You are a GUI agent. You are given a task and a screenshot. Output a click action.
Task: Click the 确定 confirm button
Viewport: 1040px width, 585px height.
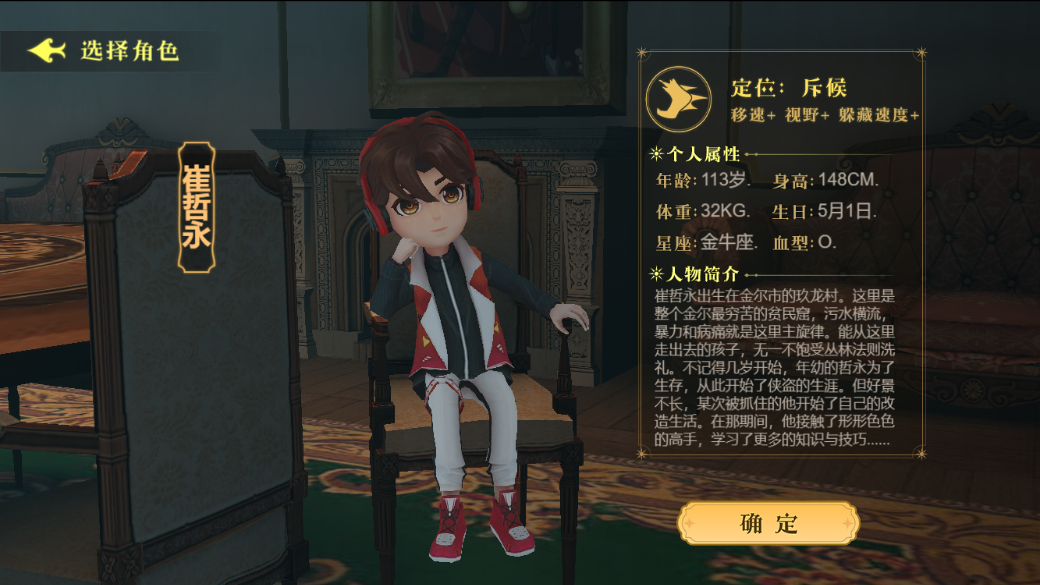[x=768, y=523]
